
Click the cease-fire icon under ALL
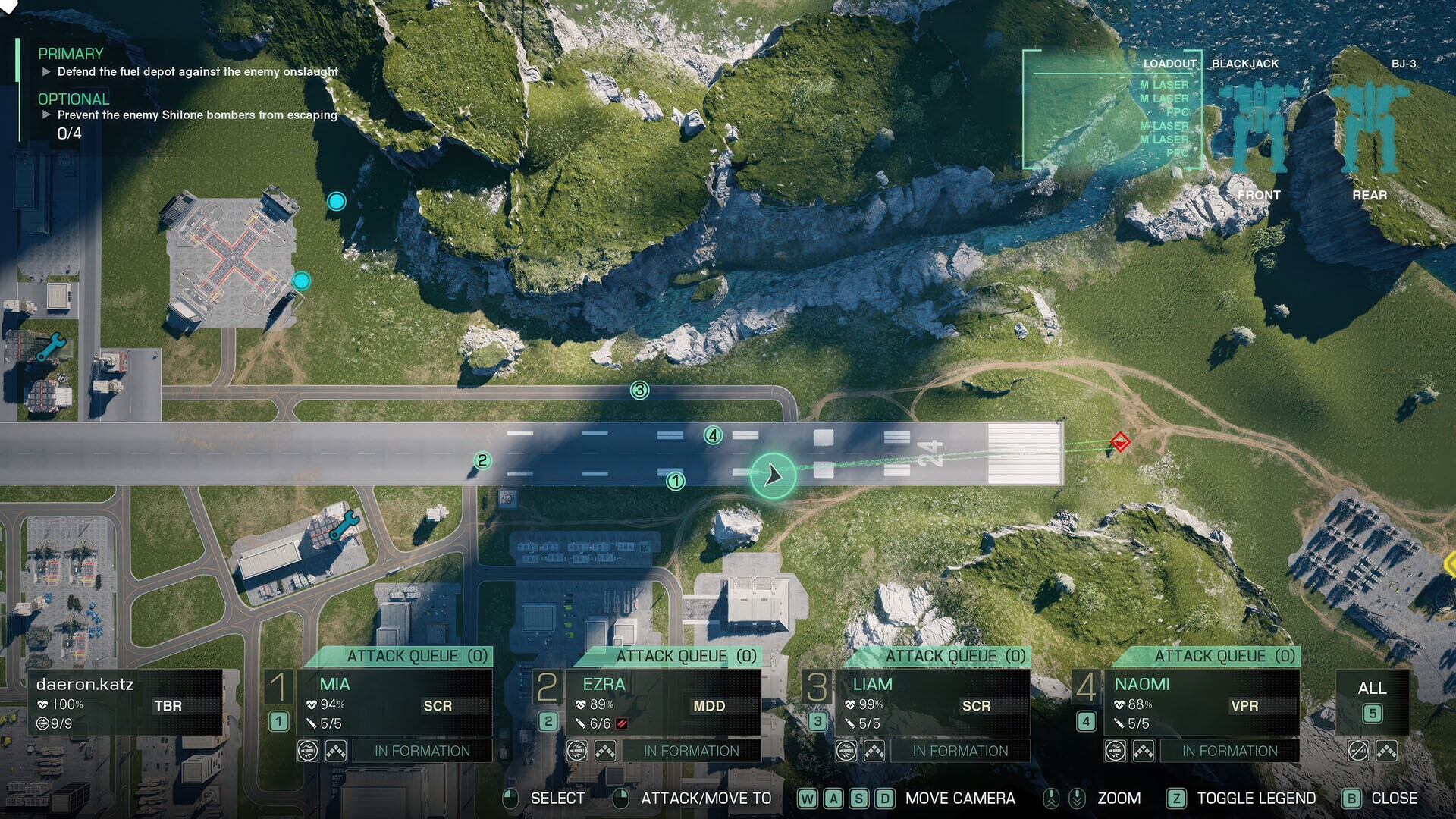click(x=1357, y=752)
